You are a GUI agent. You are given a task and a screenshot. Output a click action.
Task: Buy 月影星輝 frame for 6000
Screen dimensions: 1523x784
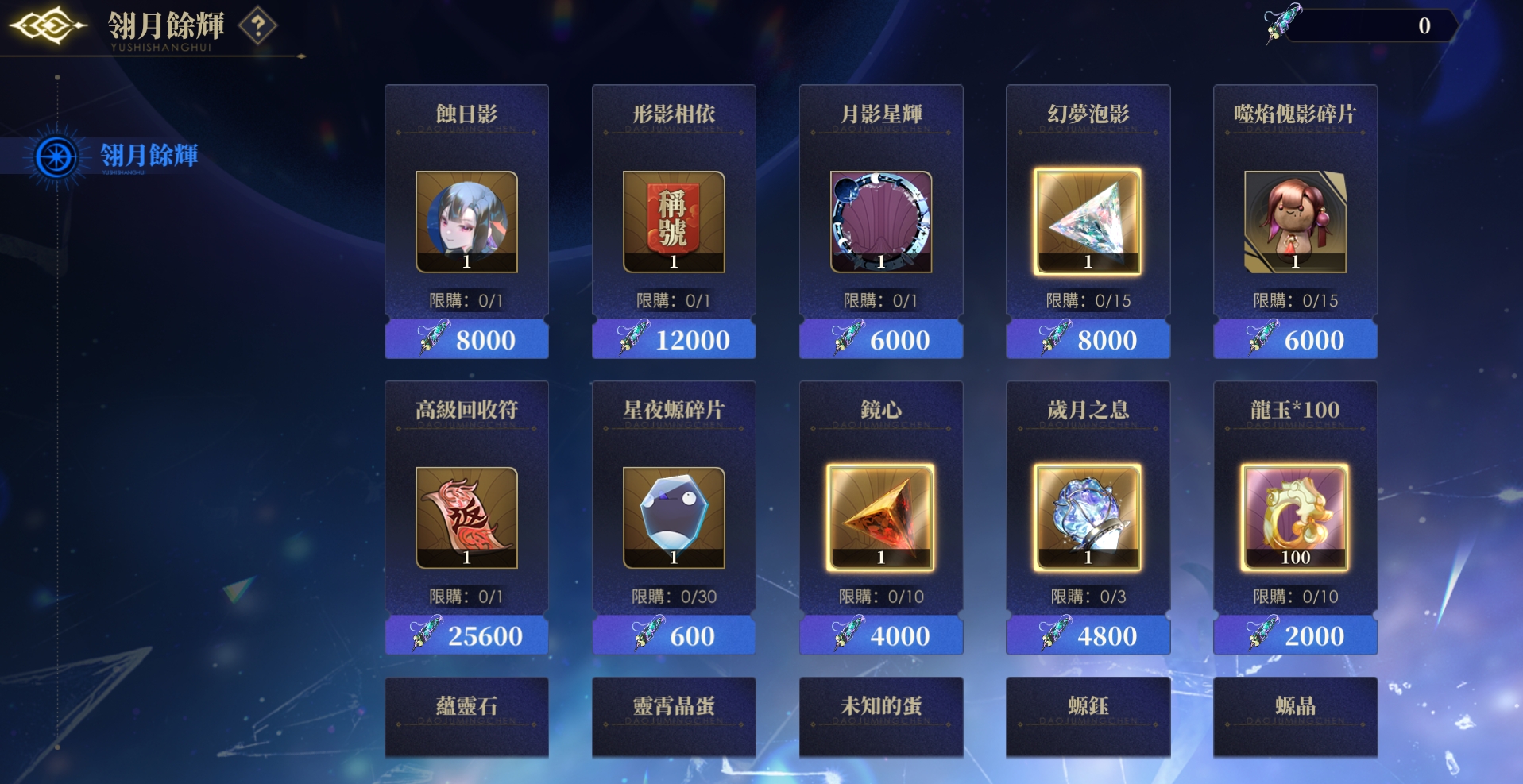[x=881, y=340]
